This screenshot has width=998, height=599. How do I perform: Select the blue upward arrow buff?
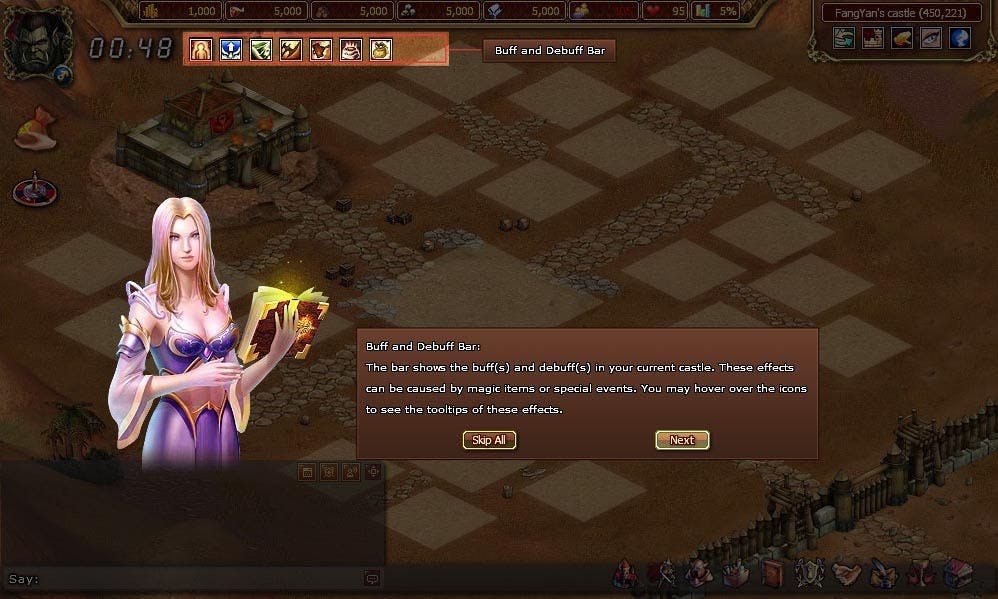coord(231,49)
